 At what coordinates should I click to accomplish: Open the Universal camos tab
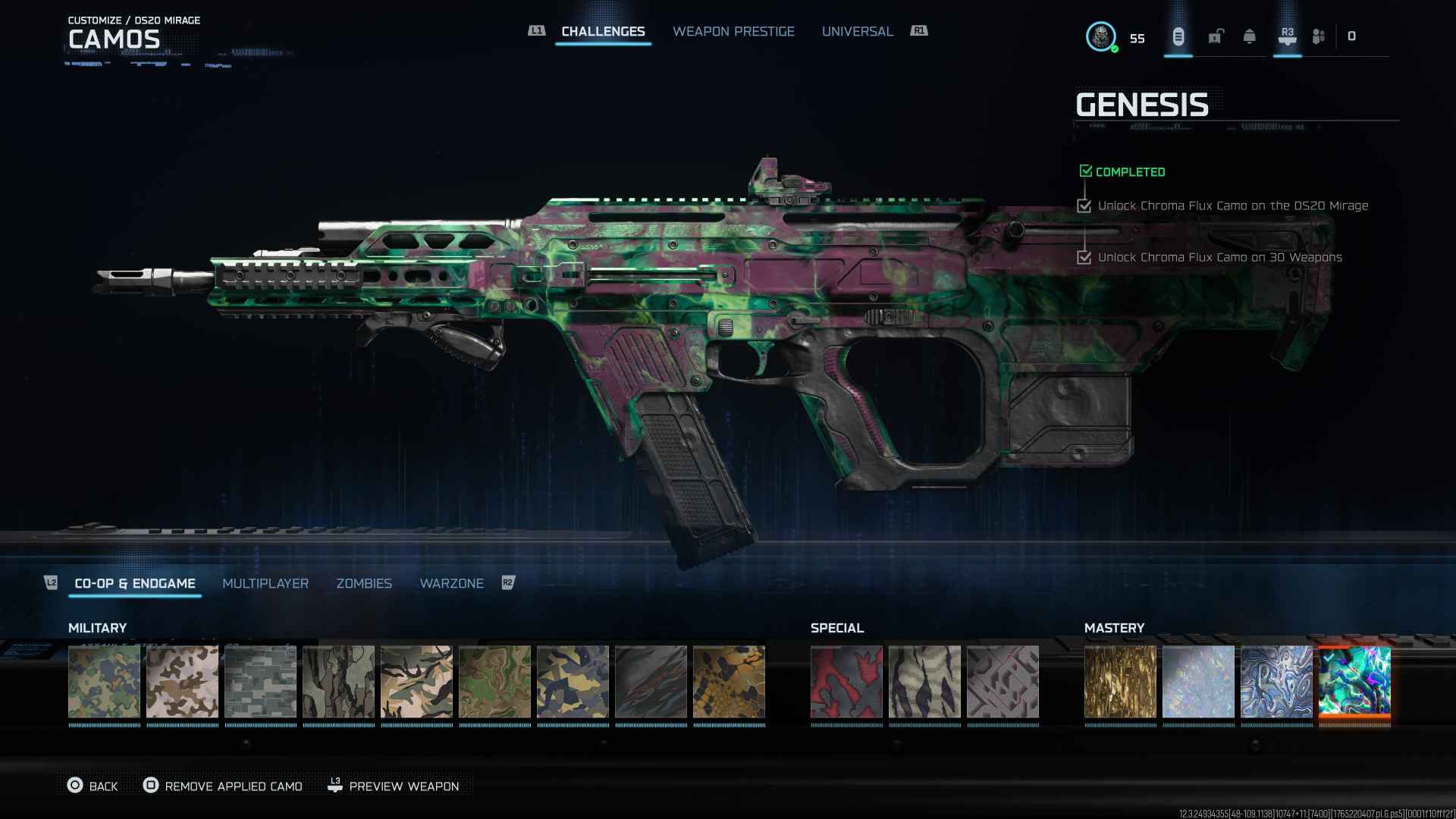pos(857,31)
